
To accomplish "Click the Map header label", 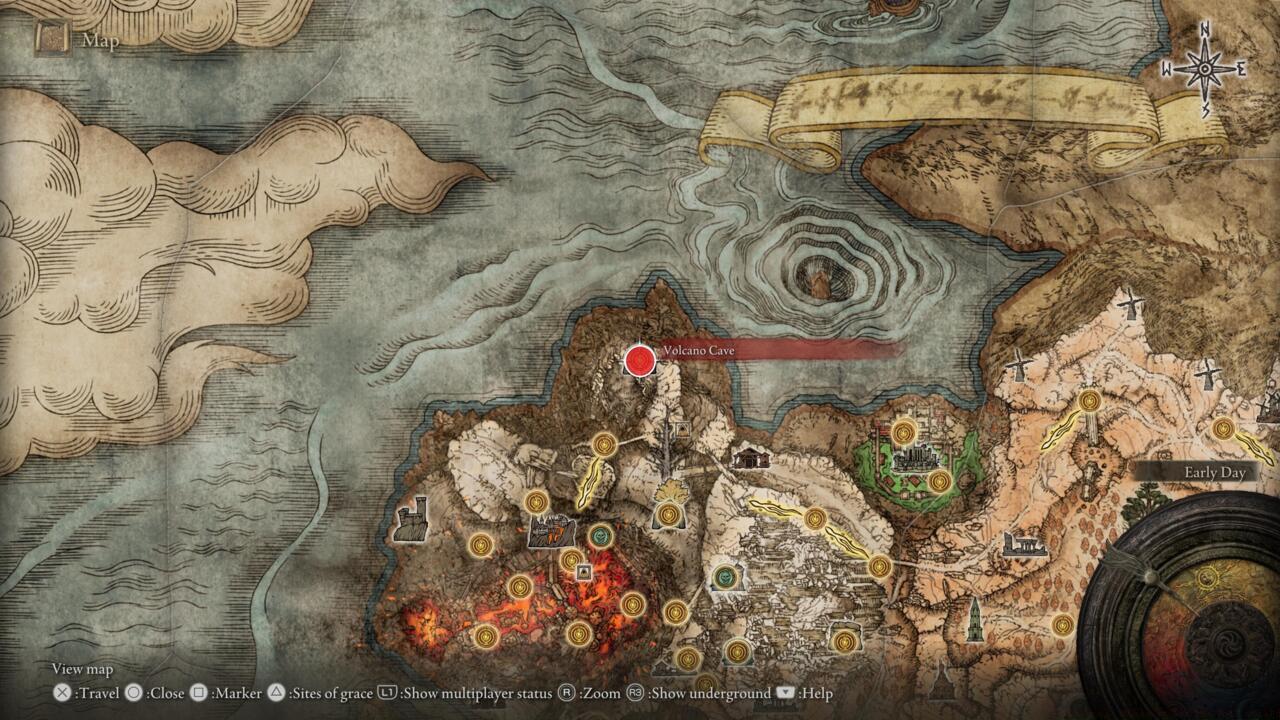I will [x=100, y=41].
